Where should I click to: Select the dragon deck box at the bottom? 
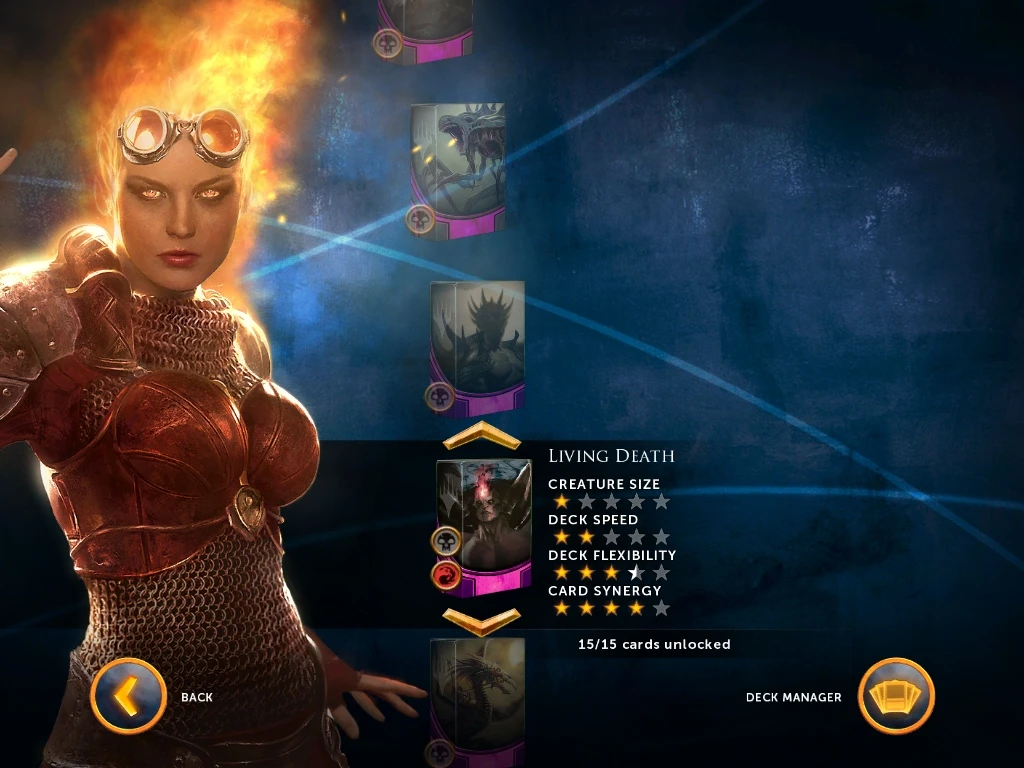[x=477, y=700]
